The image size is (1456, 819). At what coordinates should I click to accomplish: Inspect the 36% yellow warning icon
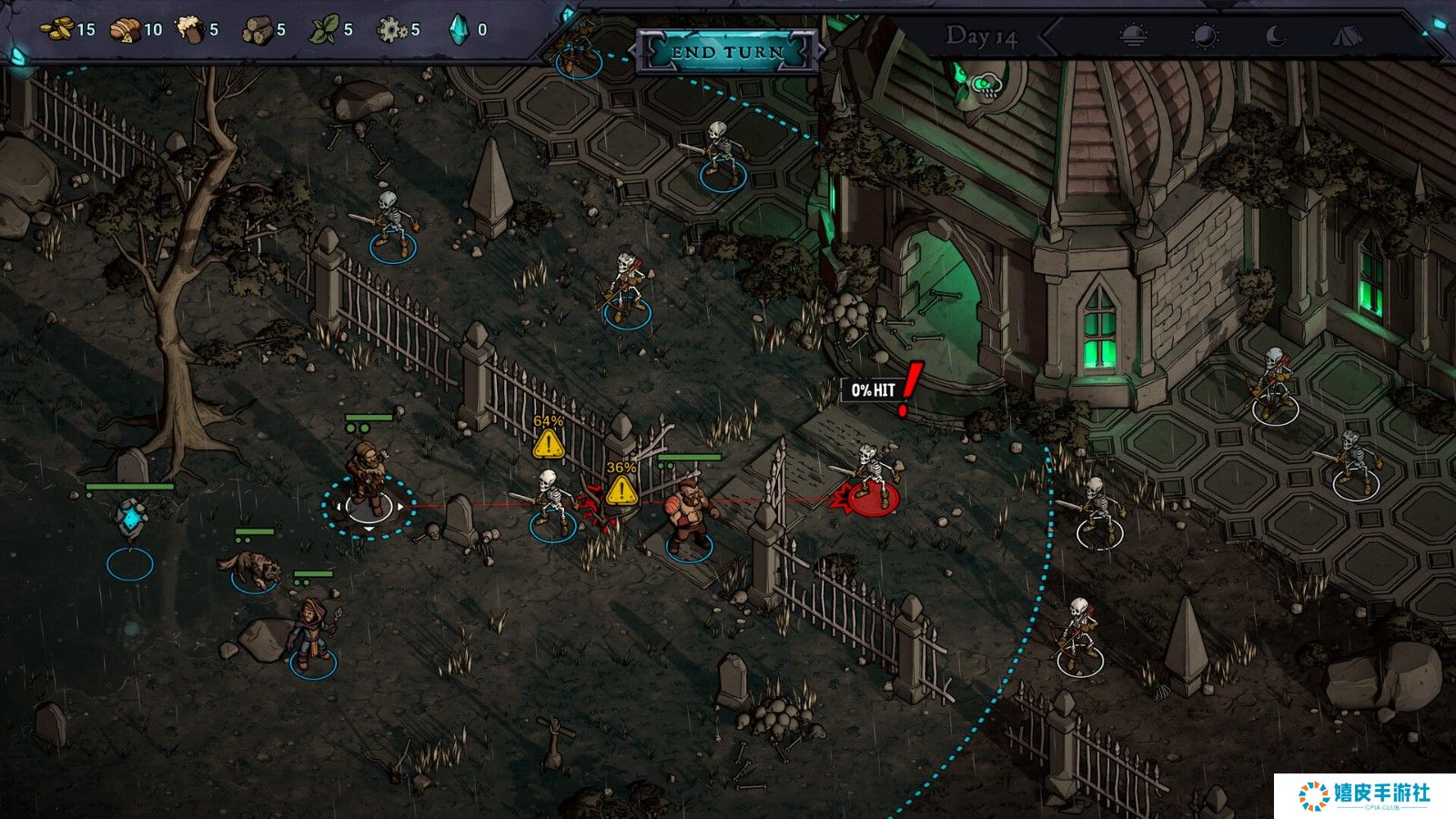coord(622,490)
